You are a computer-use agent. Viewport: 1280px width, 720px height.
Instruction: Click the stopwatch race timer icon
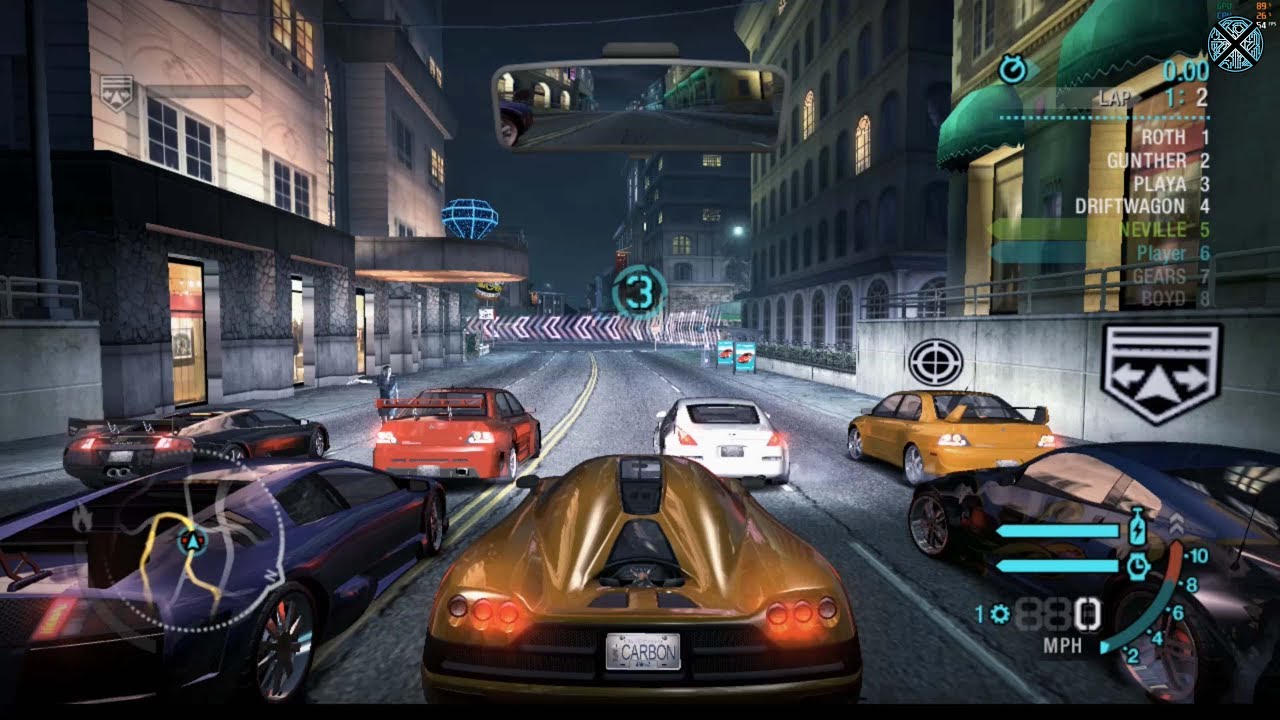(1011, 71)
